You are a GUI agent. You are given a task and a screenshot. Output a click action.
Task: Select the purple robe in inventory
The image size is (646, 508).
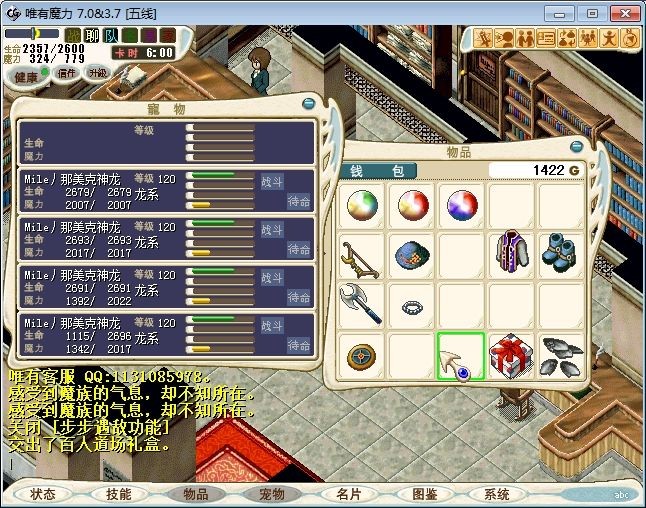511,255
